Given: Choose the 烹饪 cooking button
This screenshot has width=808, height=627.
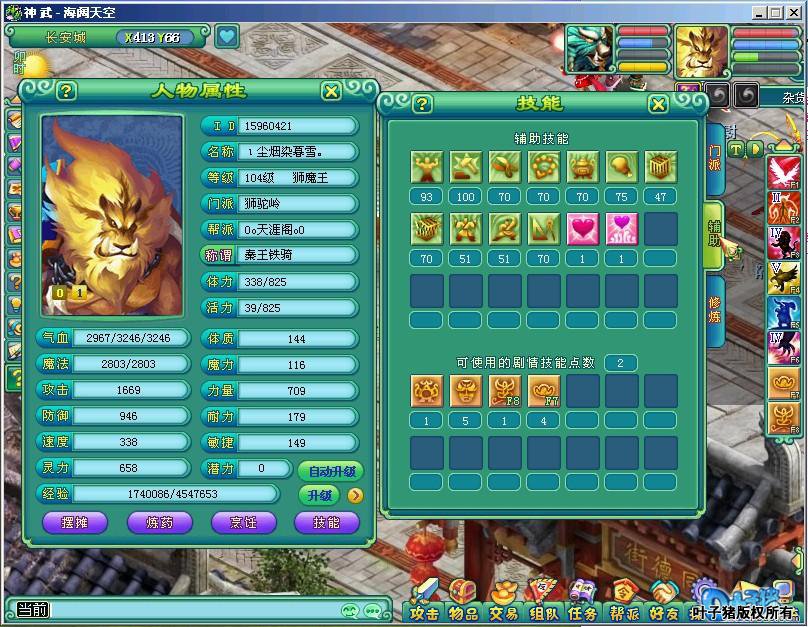Looking at the screenshot, I should point(244,522).
